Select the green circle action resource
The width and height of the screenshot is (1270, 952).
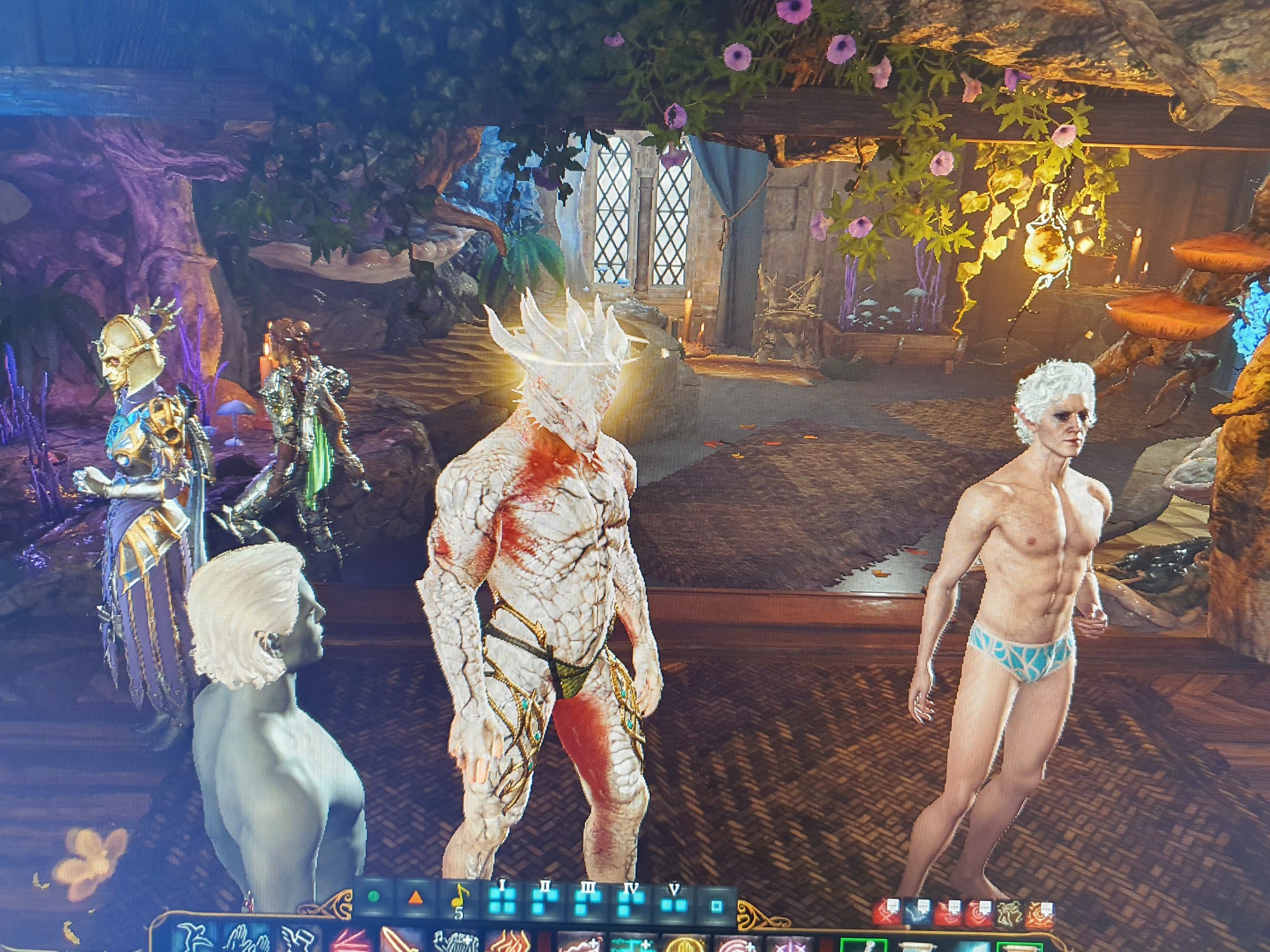click(x=374, y=896)
